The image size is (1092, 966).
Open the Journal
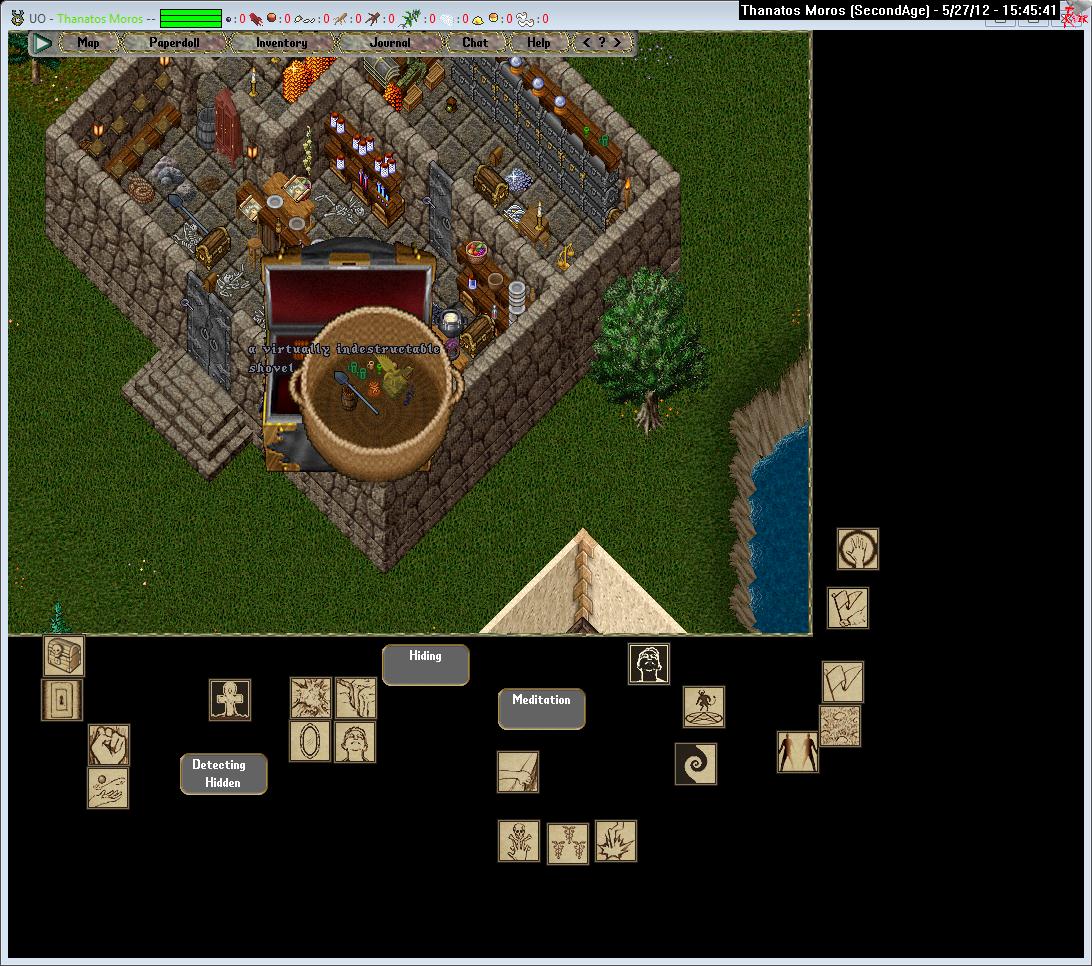point(389,43)
